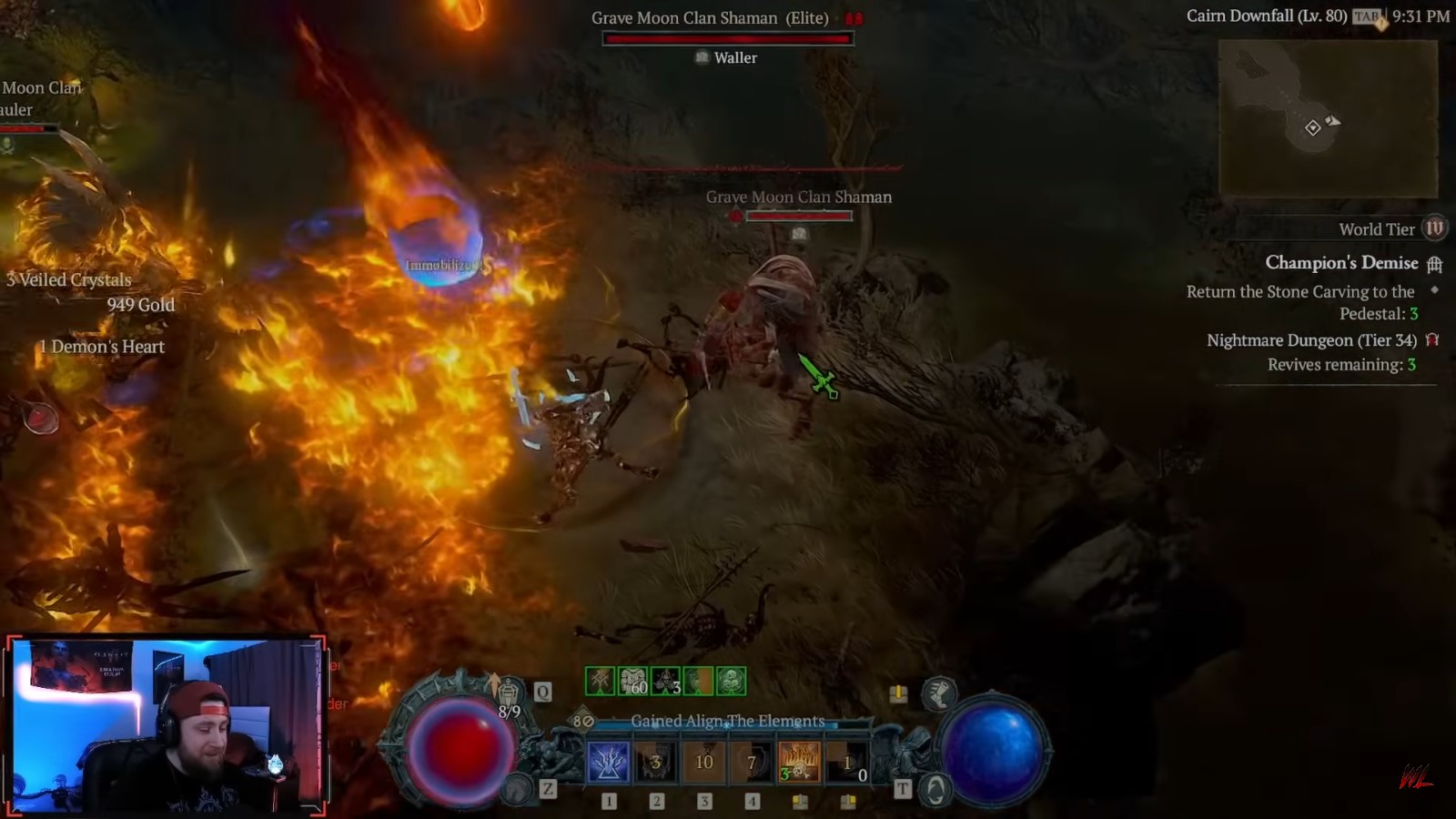Click the potion upgrade arrow above the health orb

[492, 681]
